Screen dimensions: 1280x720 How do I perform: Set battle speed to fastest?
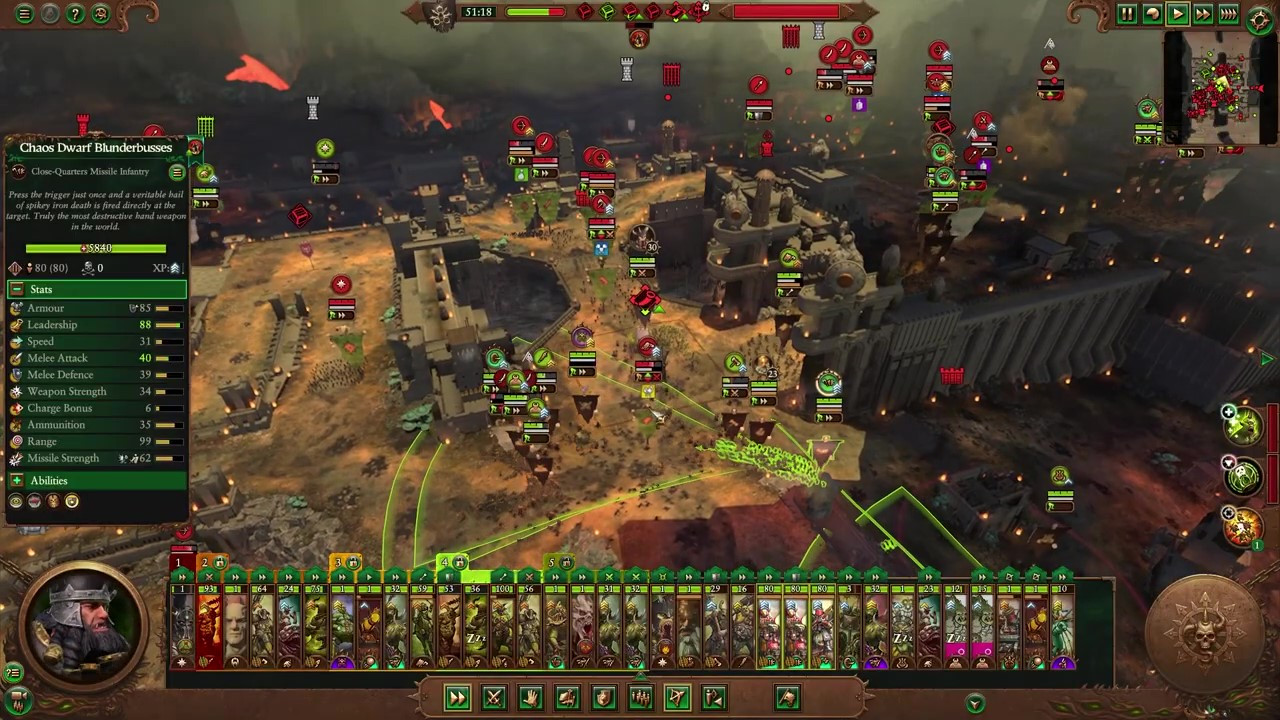click(x=1229, y=14)
